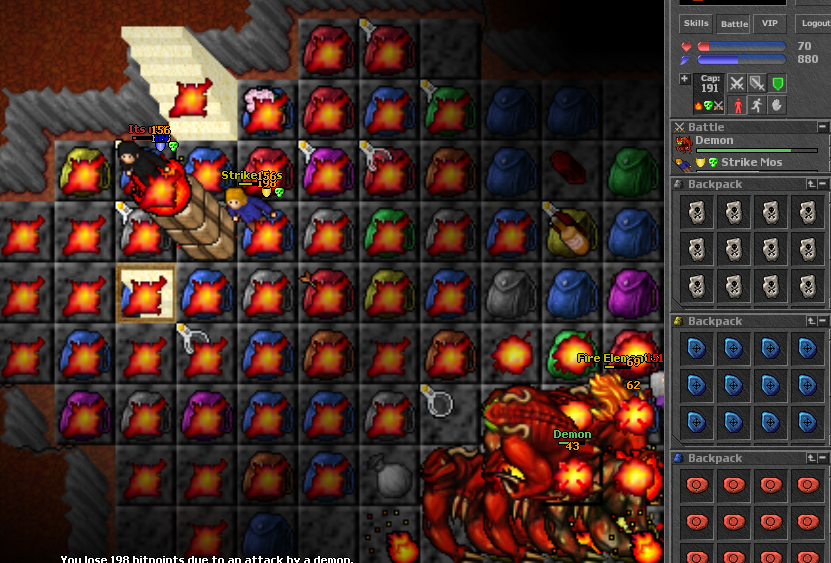Minimize the Battle panel

point(822,127)
